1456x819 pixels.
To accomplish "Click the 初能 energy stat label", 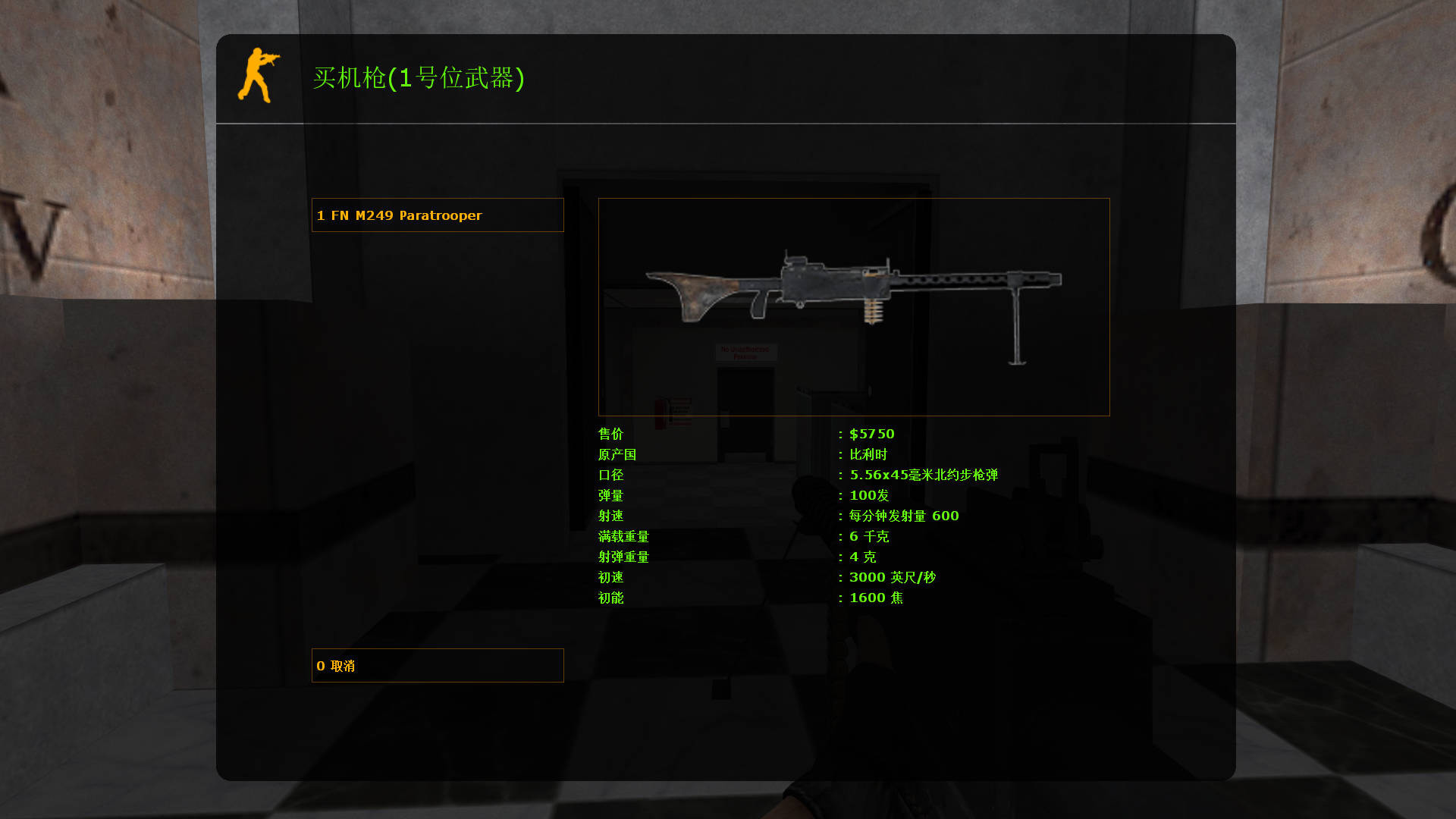I will tap(610, 598).
